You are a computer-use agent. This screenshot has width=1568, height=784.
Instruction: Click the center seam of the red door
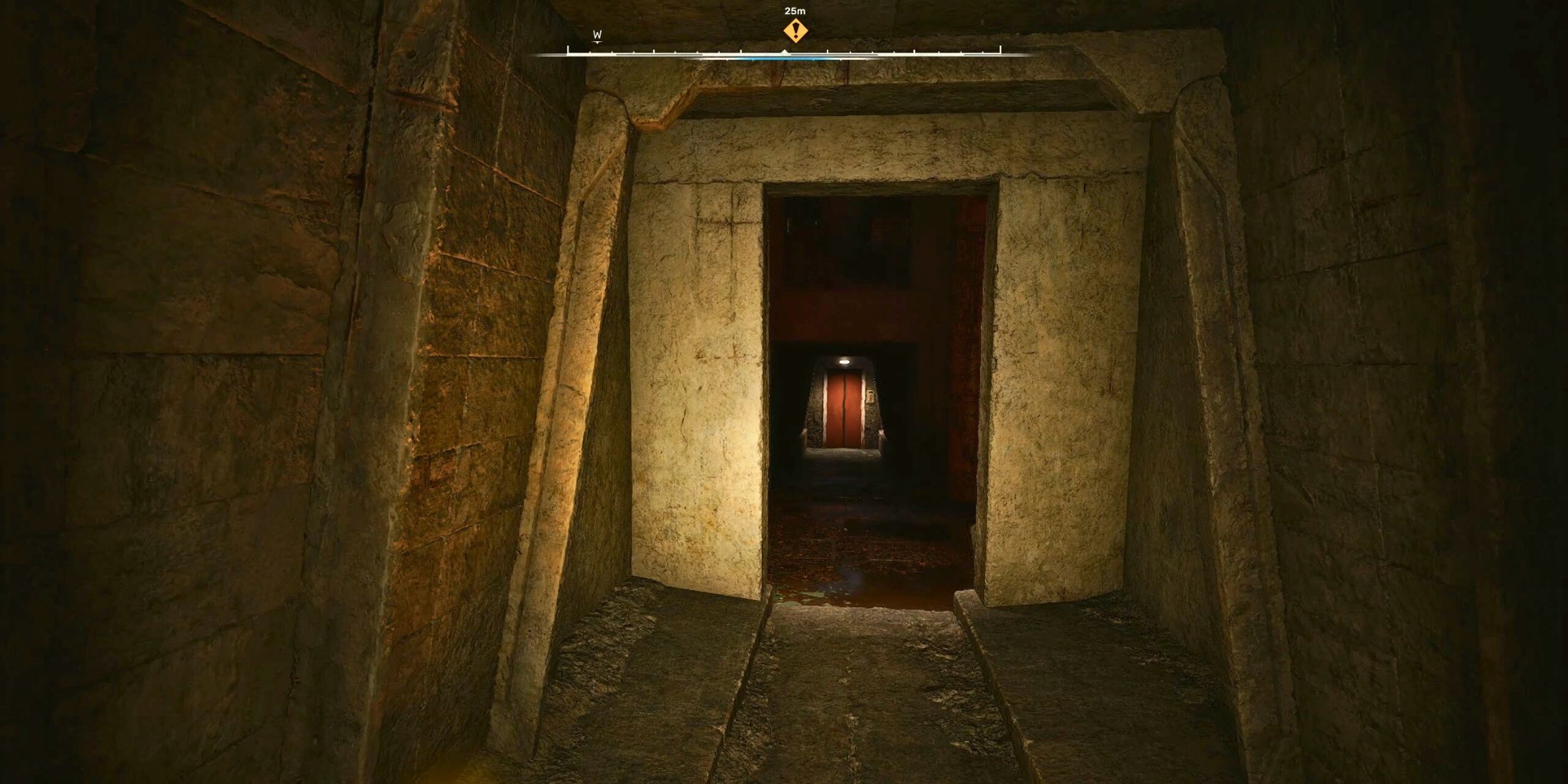[x=845, y=406]
